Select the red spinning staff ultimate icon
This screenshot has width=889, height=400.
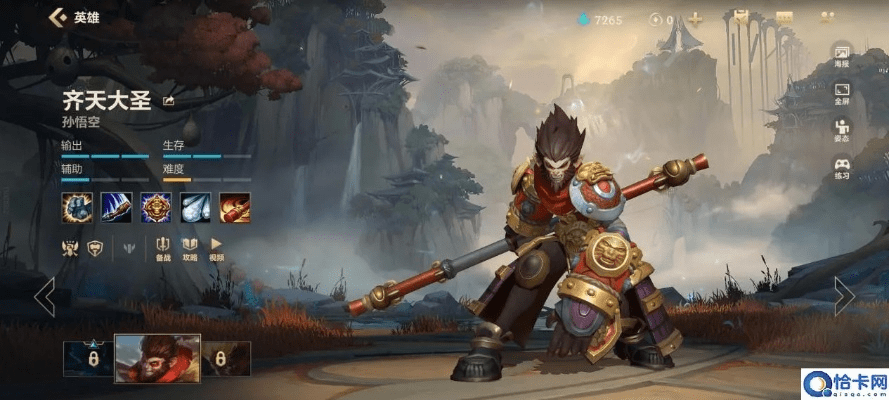[x=235, y=207]
